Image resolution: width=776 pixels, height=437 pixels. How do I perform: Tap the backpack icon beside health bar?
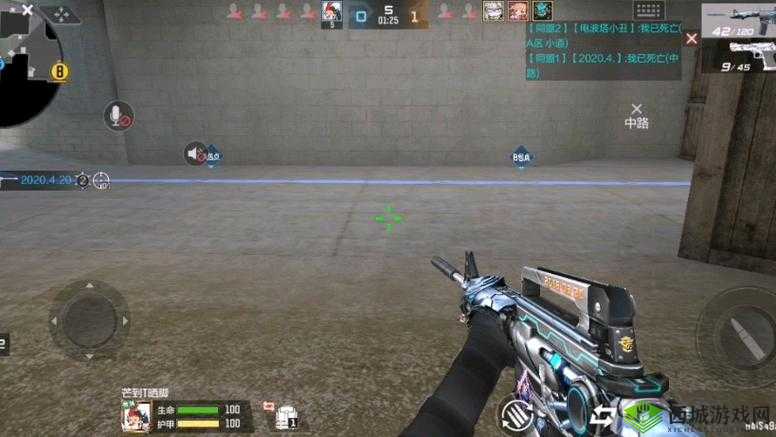(x=287, y=413)
